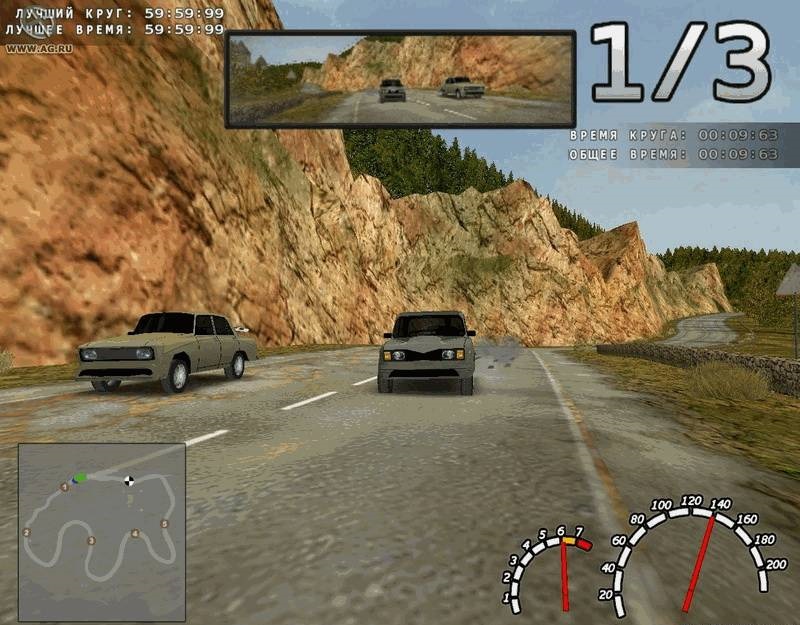Choose checkpoint 3 on the minimap

tap(91, 541)
